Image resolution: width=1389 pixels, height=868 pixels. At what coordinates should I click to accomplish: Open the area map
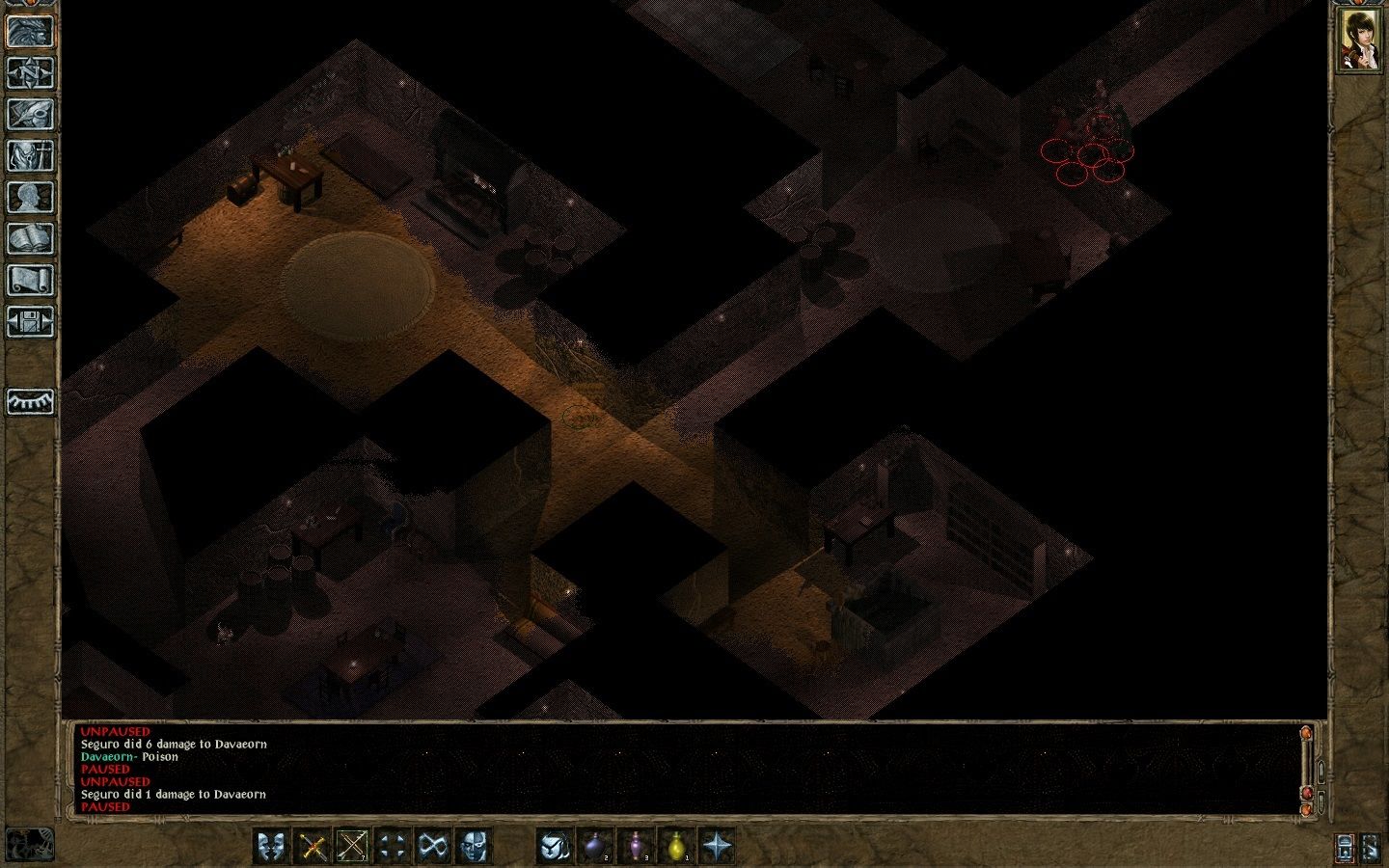click(30, 73)
